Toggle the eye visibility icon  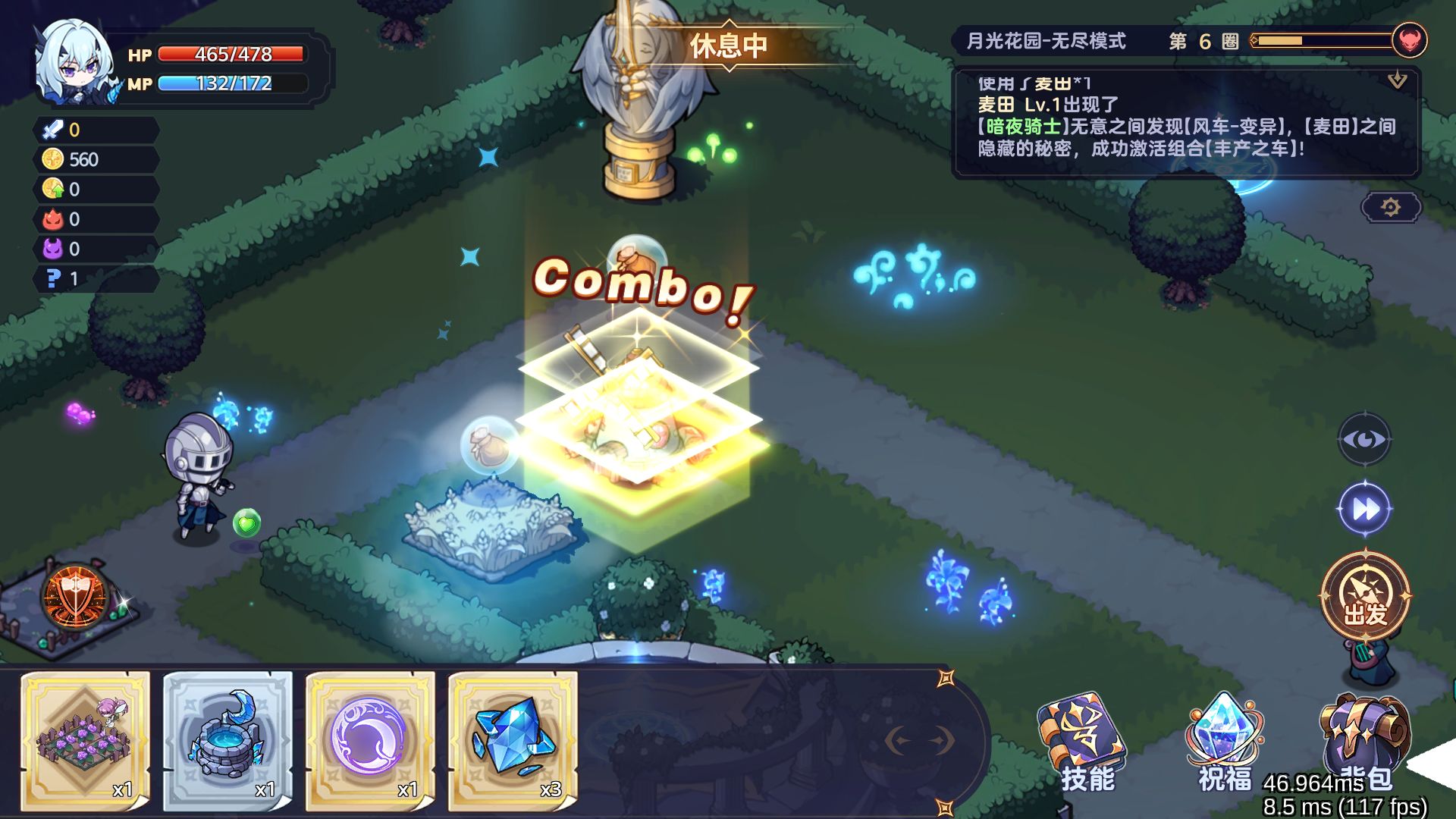1365,439
